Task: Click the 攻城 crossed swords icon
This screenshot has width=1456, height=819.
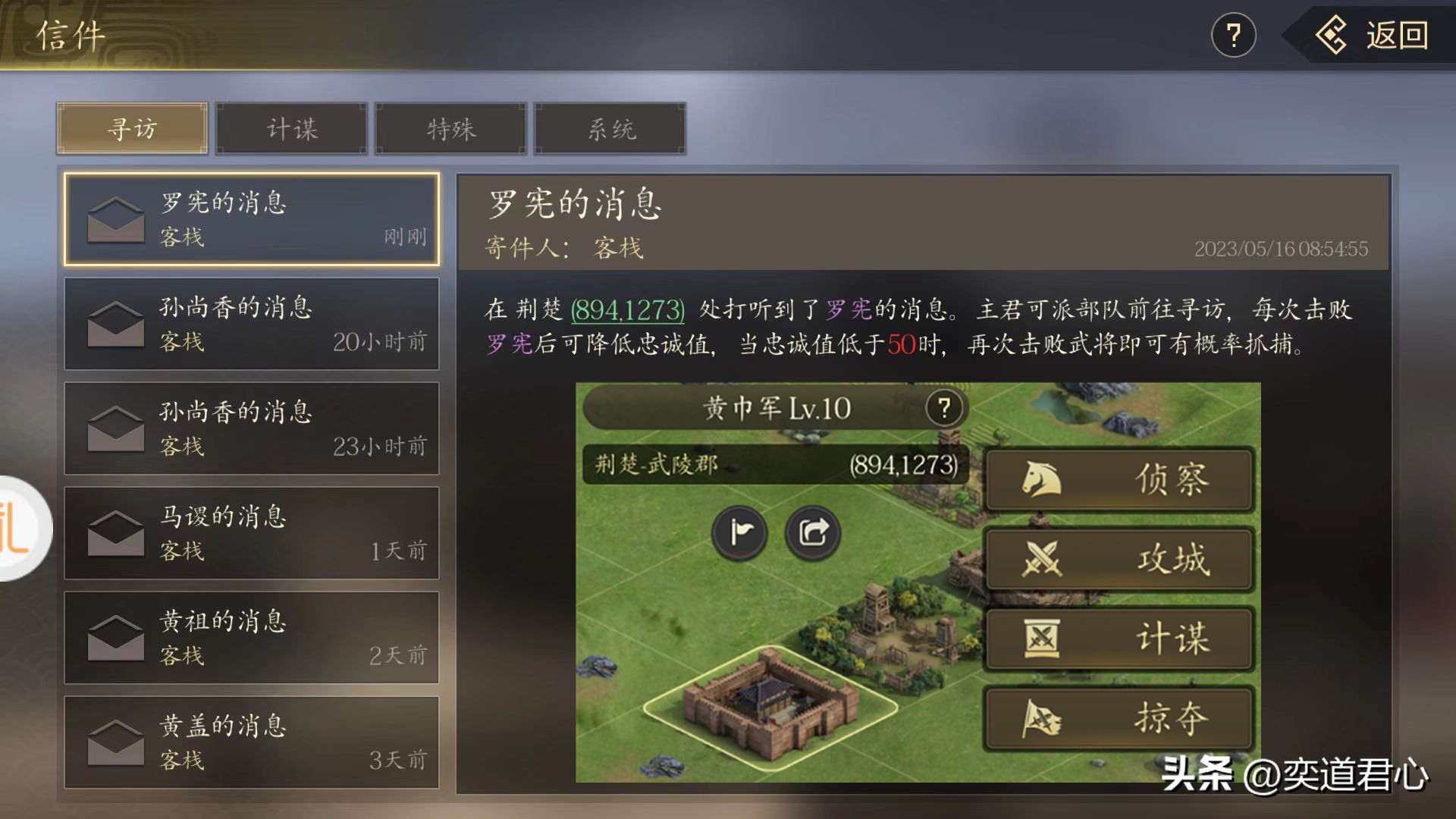Action: (1043, 559)
